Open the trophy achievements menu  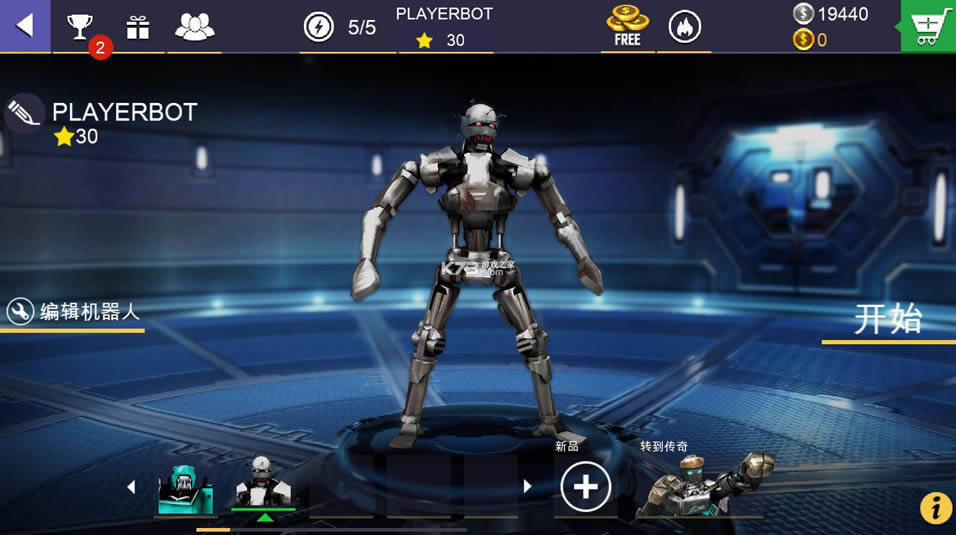80,27
